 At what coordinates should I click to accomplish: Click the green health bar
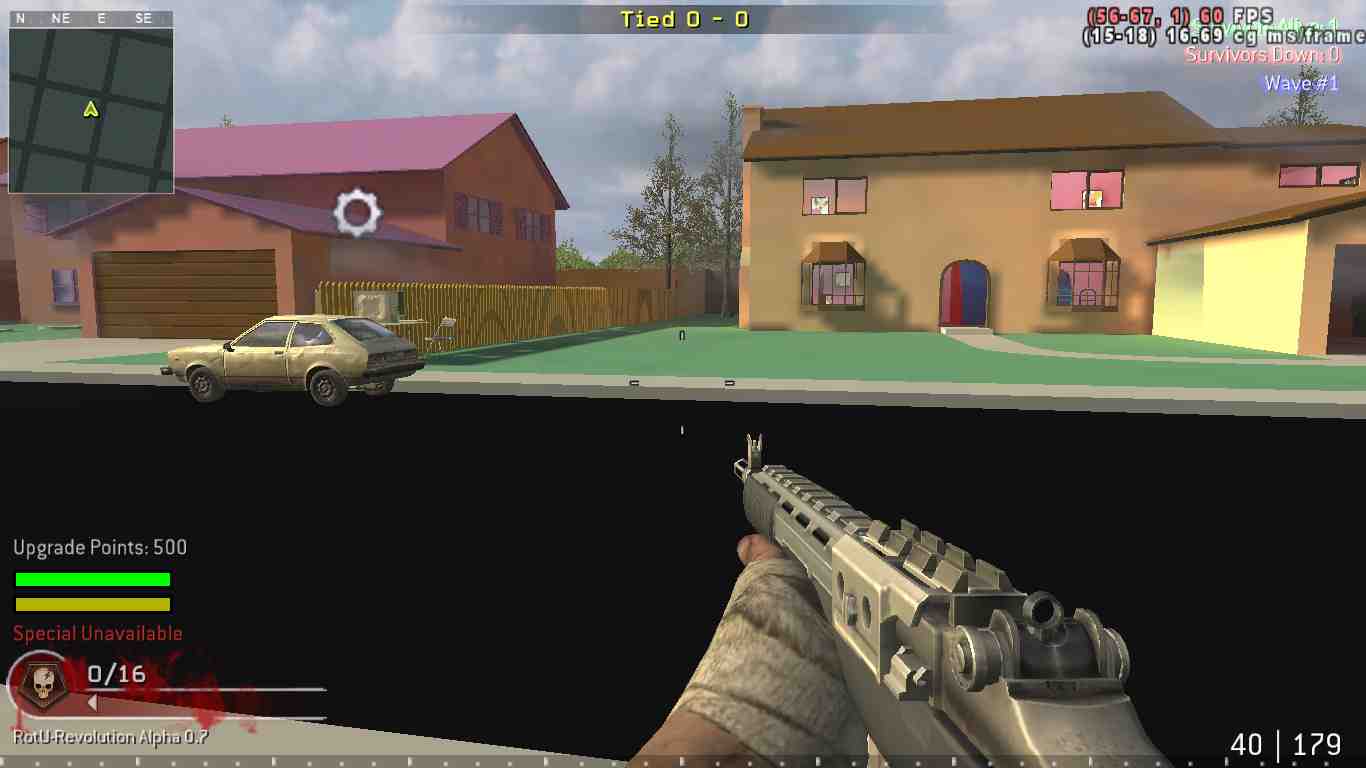91,580
